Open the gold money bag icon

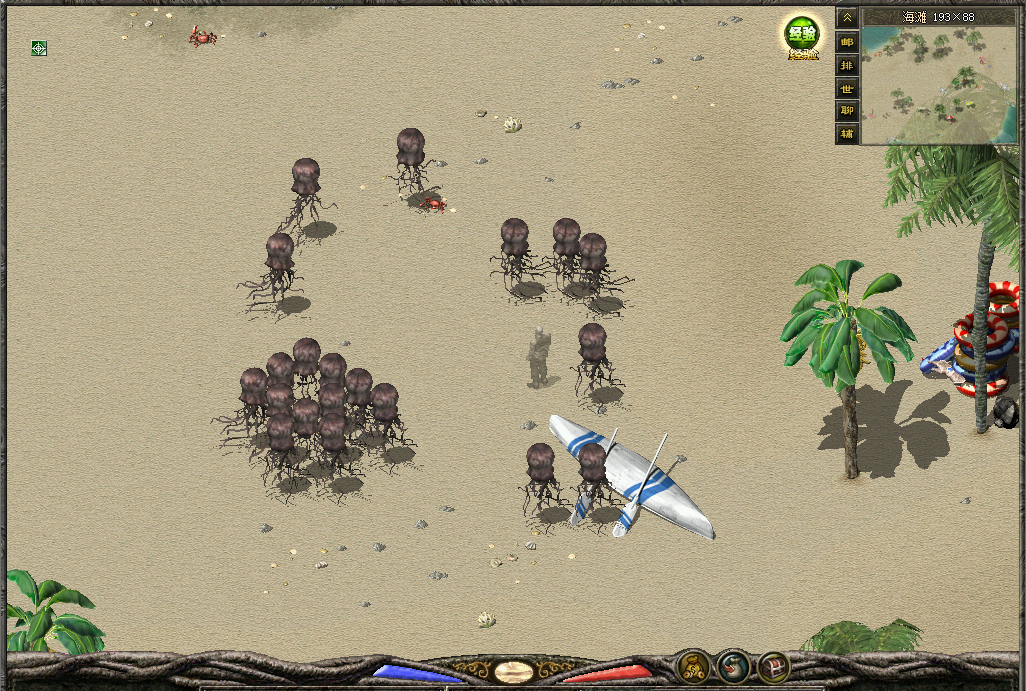pyautogui.click(x=692, y=666)
